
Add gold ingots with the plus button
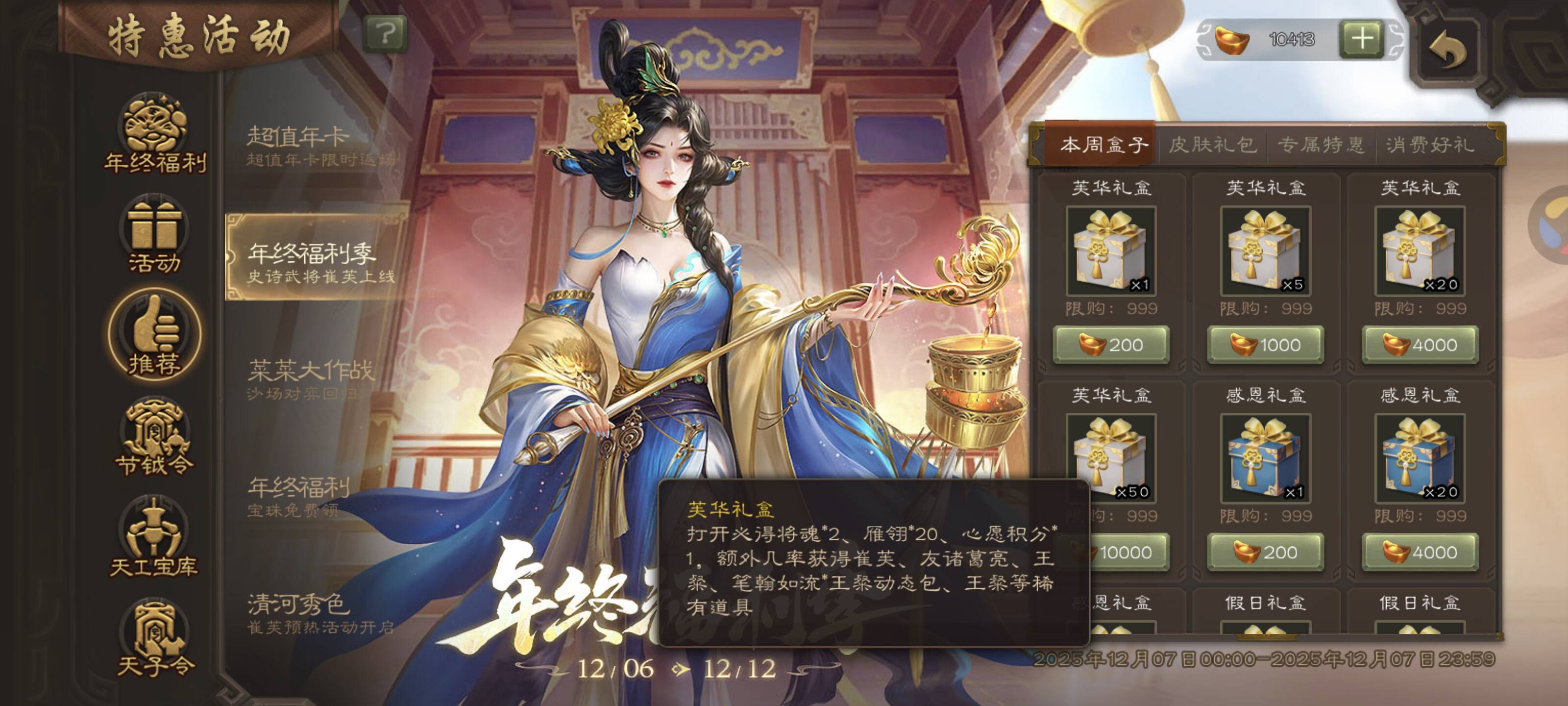(1362, 40)
